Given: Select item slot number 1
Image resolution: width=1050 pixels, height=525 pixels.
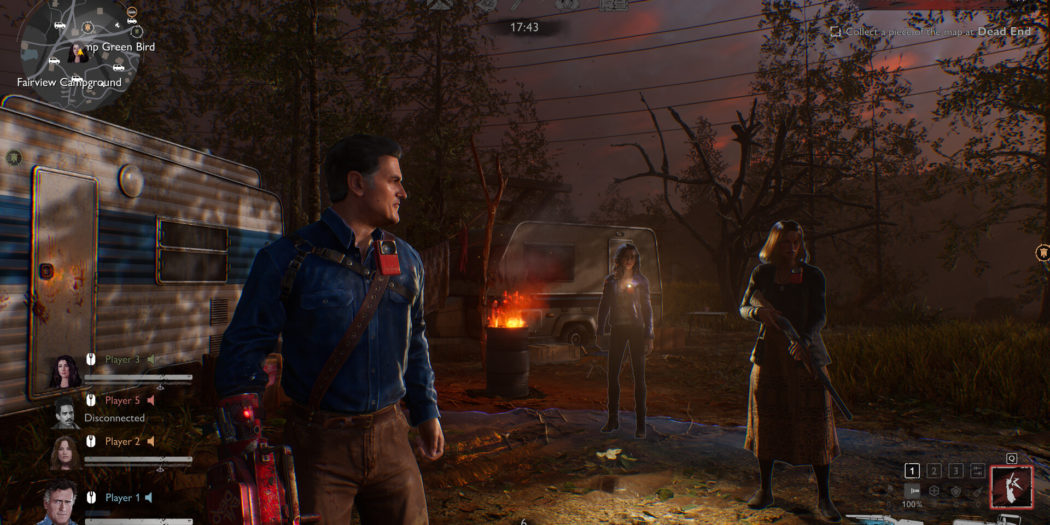Looking at the screenshot, I should [x=912, y=470].
